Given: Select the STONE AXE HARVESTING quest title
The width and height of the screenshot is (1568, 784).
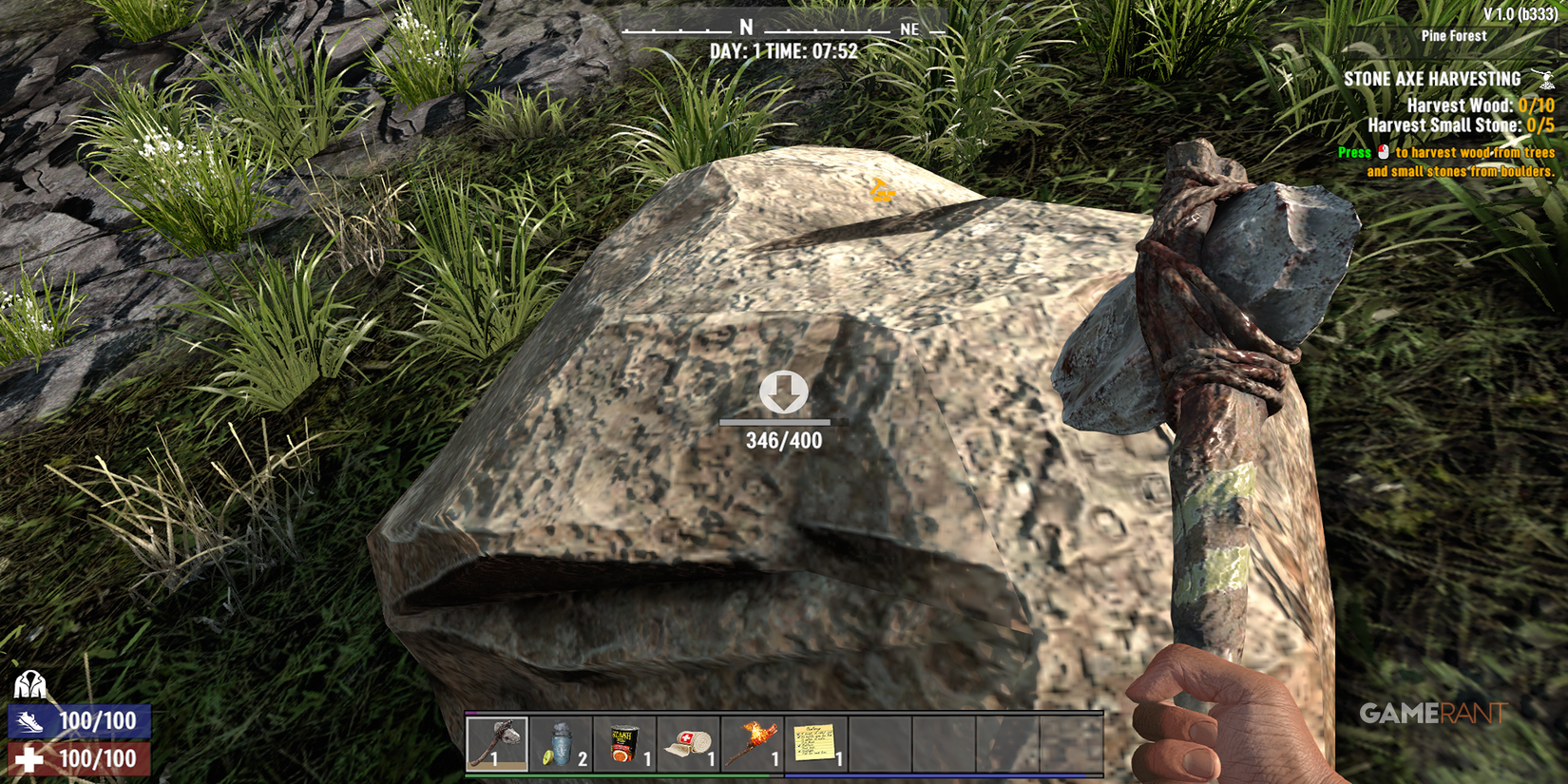Looking at the screenshot, I should point(1435,78).
